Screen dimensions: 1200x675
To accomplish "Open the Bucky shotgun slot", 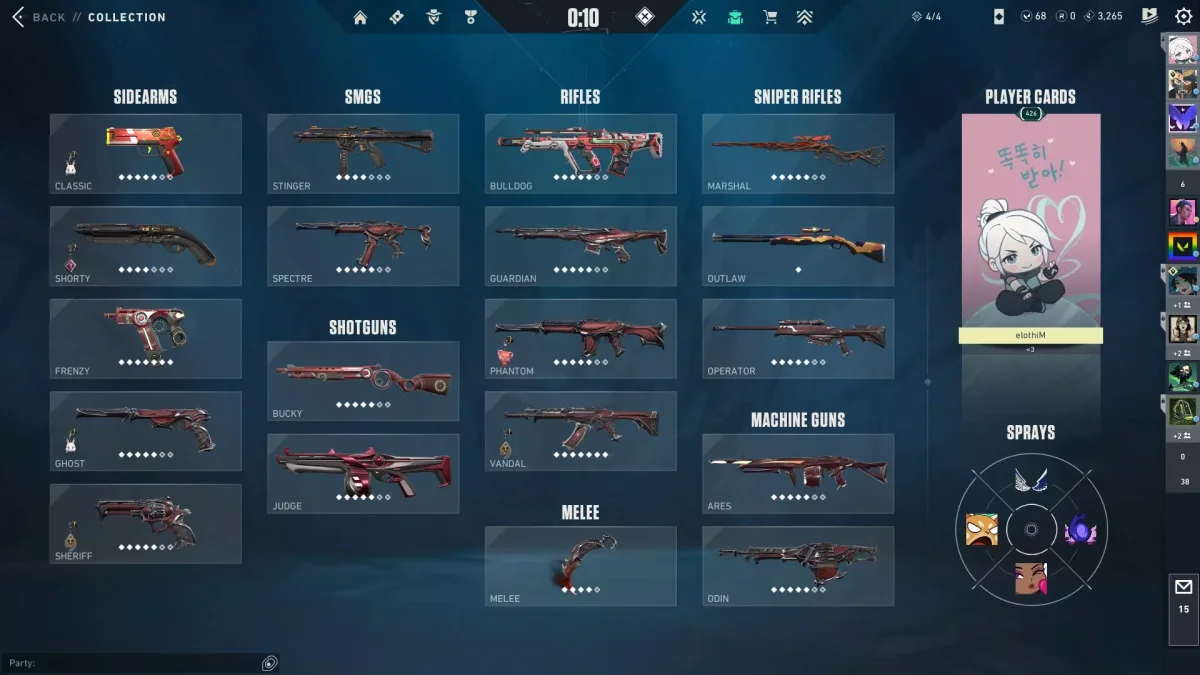I will (x=363, y=381).
